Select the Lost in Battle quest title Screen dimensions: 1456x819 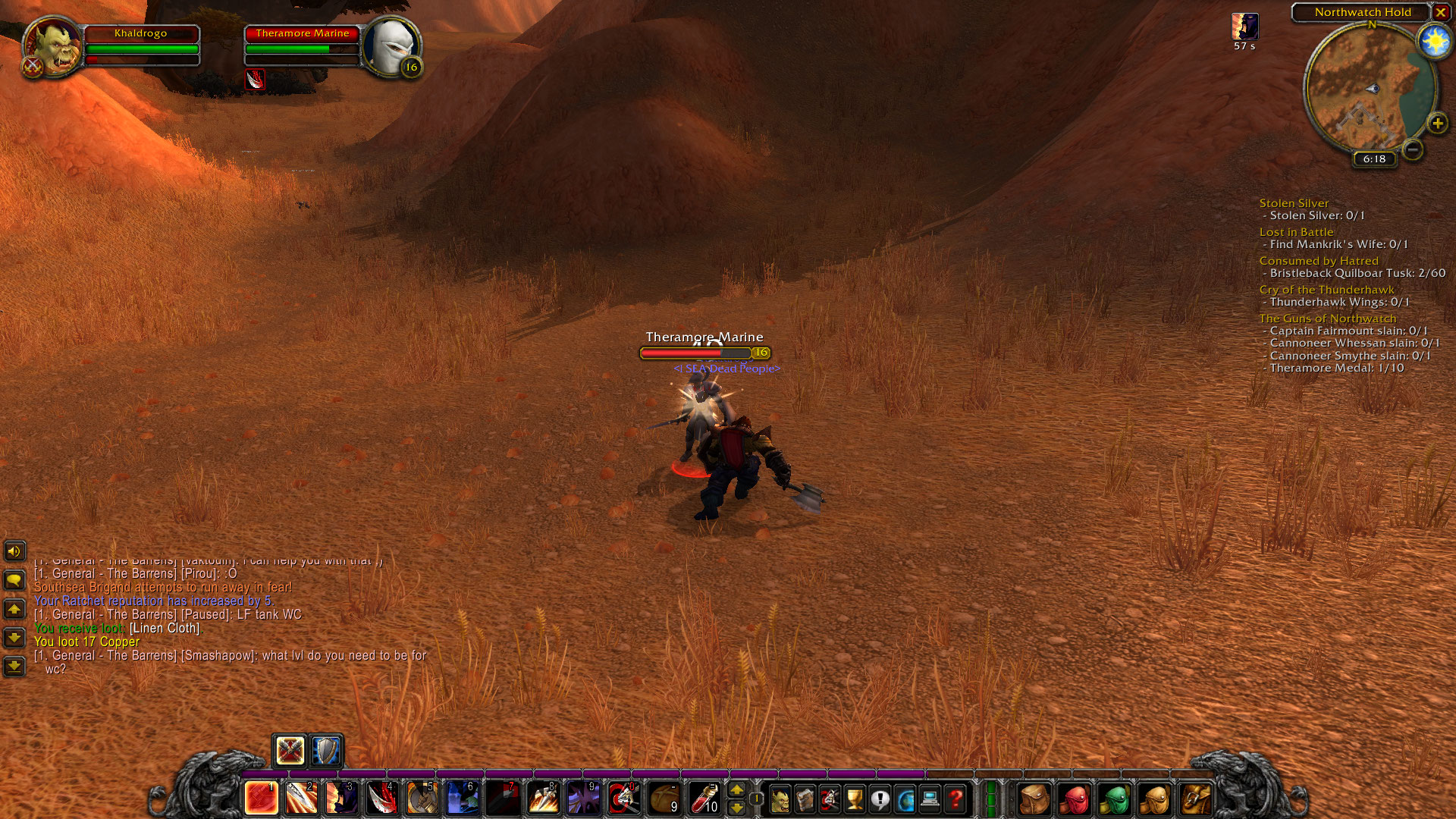1296,231
